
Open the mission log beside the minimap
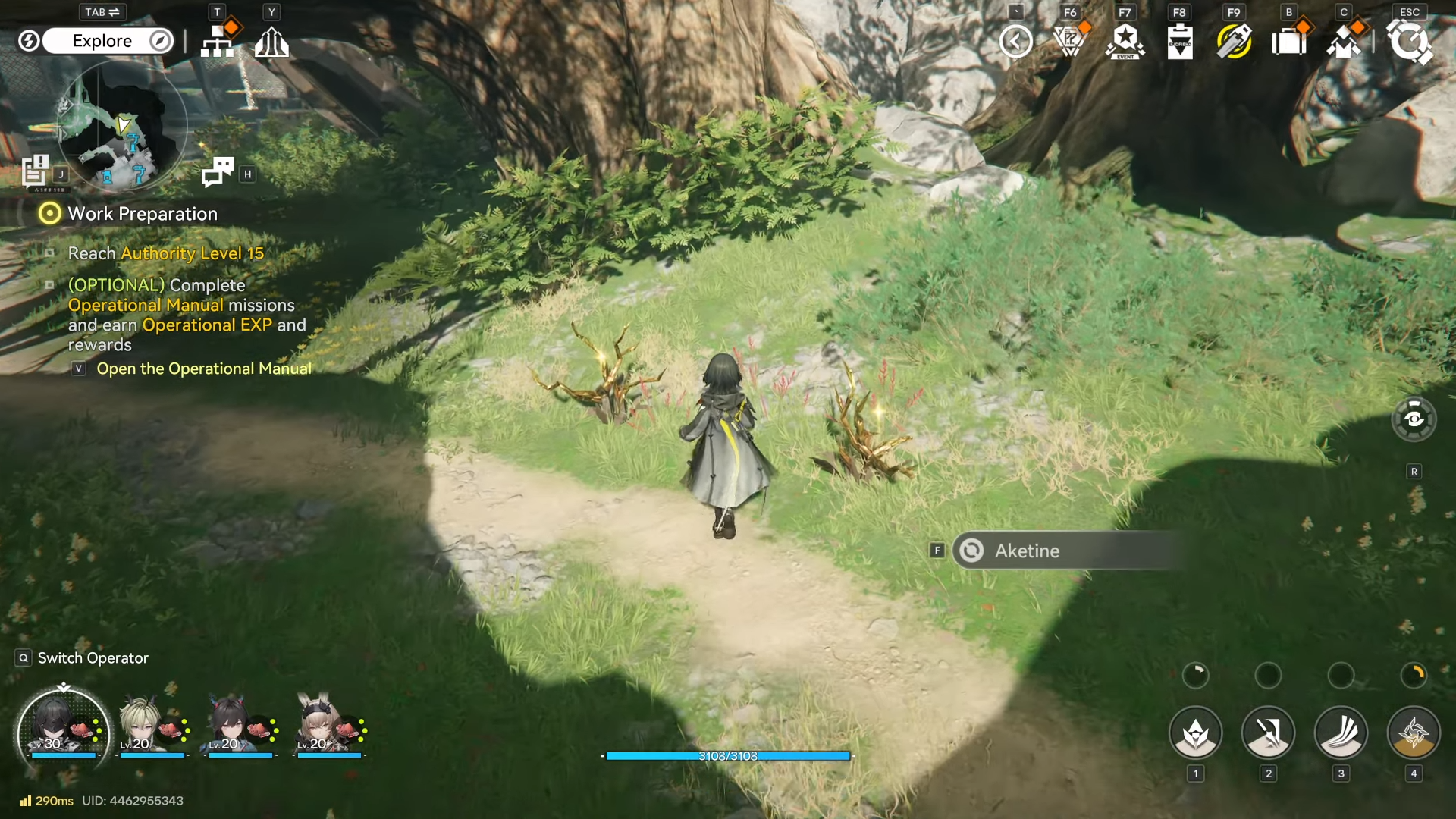[x=35, y=171]
